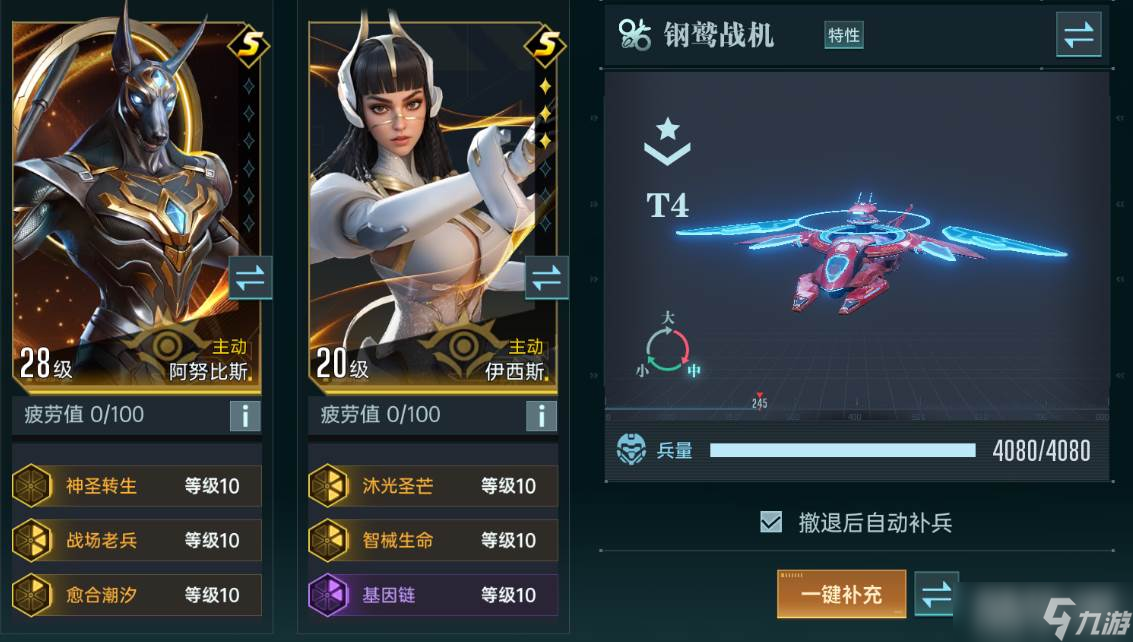Screen dimensions: 1133x642
Task: View 钢鹭战机 特性 traits
Action: click(843, 35)
